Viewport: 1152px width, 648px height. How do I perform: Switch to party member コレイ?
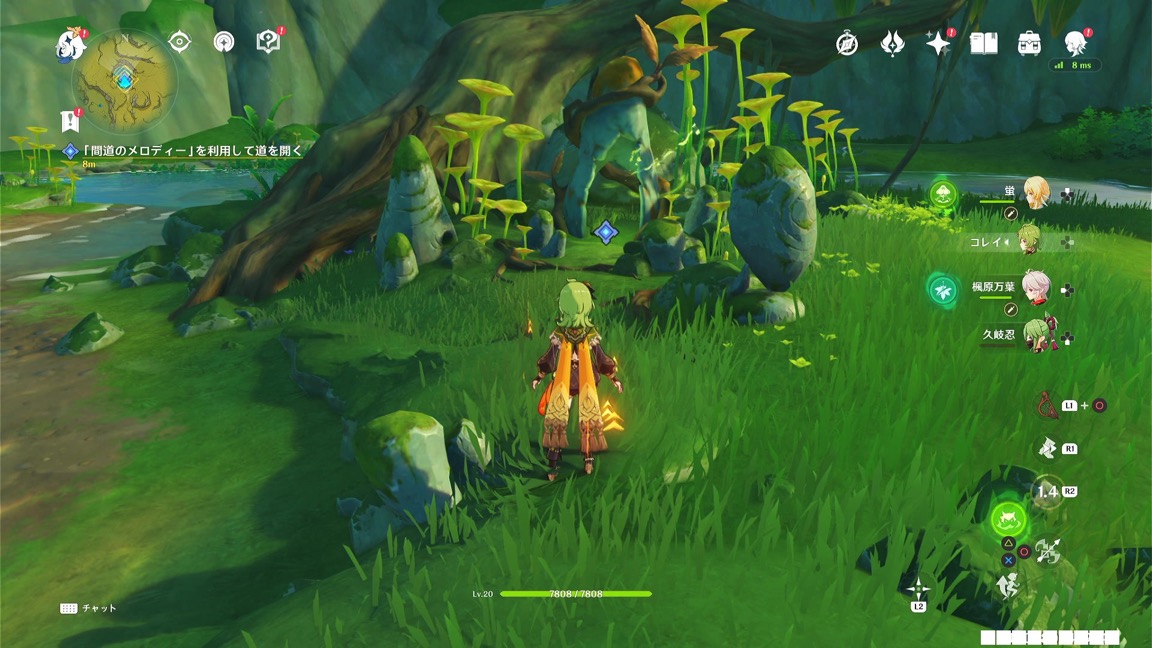tap(1030, 241)
